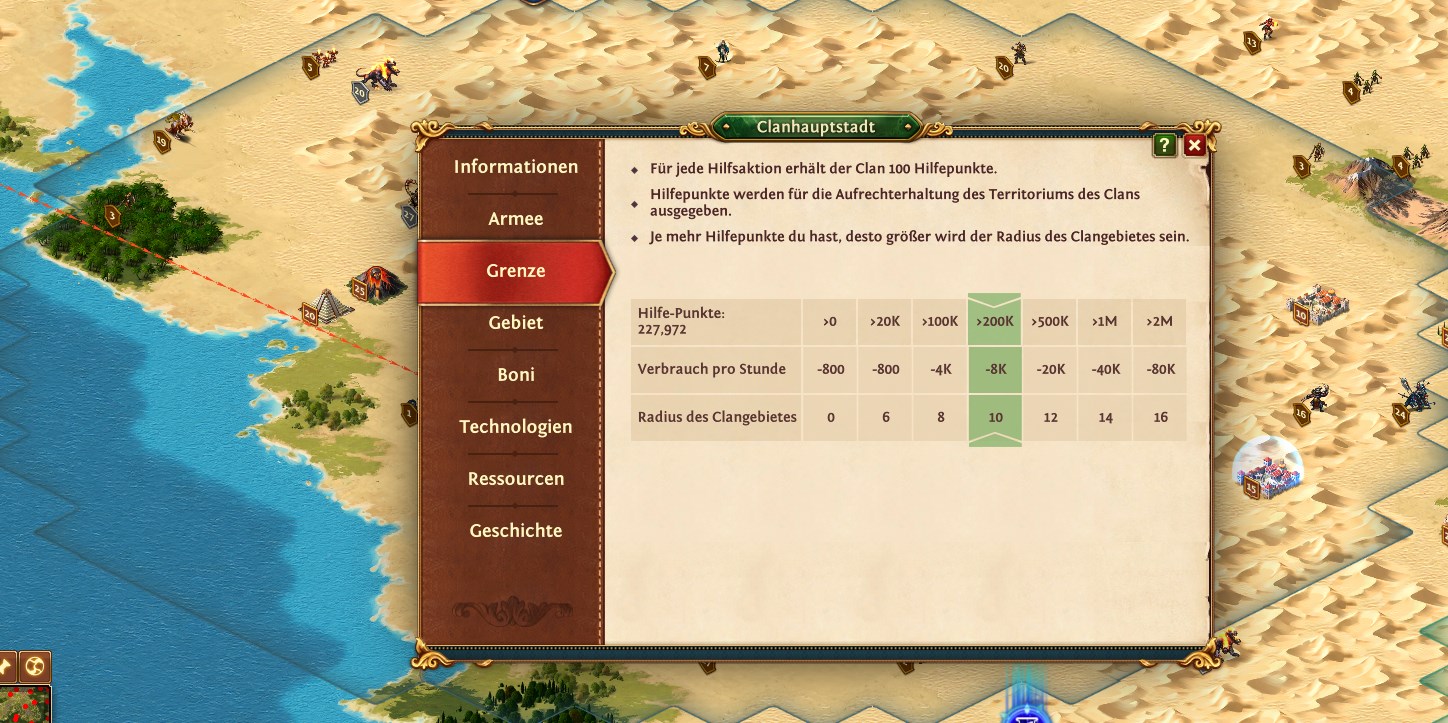Open help with the green question mark
The height and width of the screenshot is (723, 1448).
tap(1164, 146)
